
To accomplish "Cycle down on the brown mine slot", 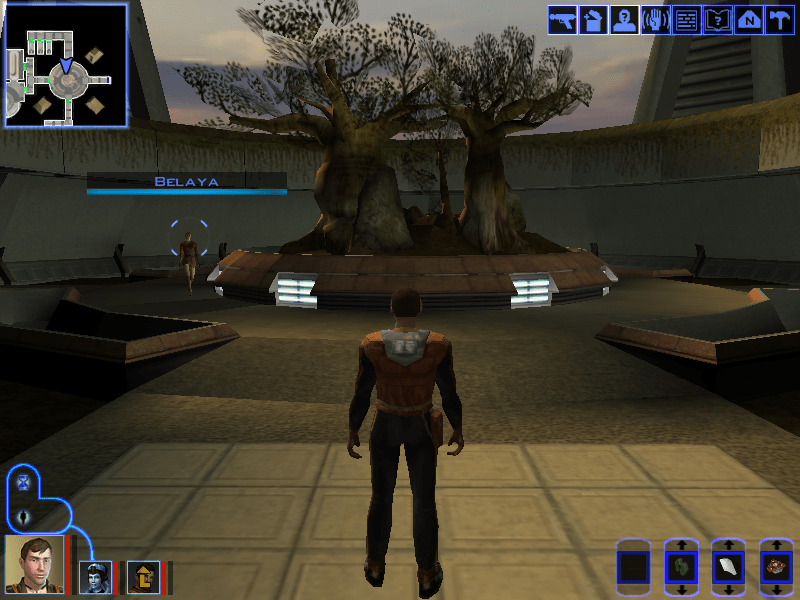I will pos(777,589).
